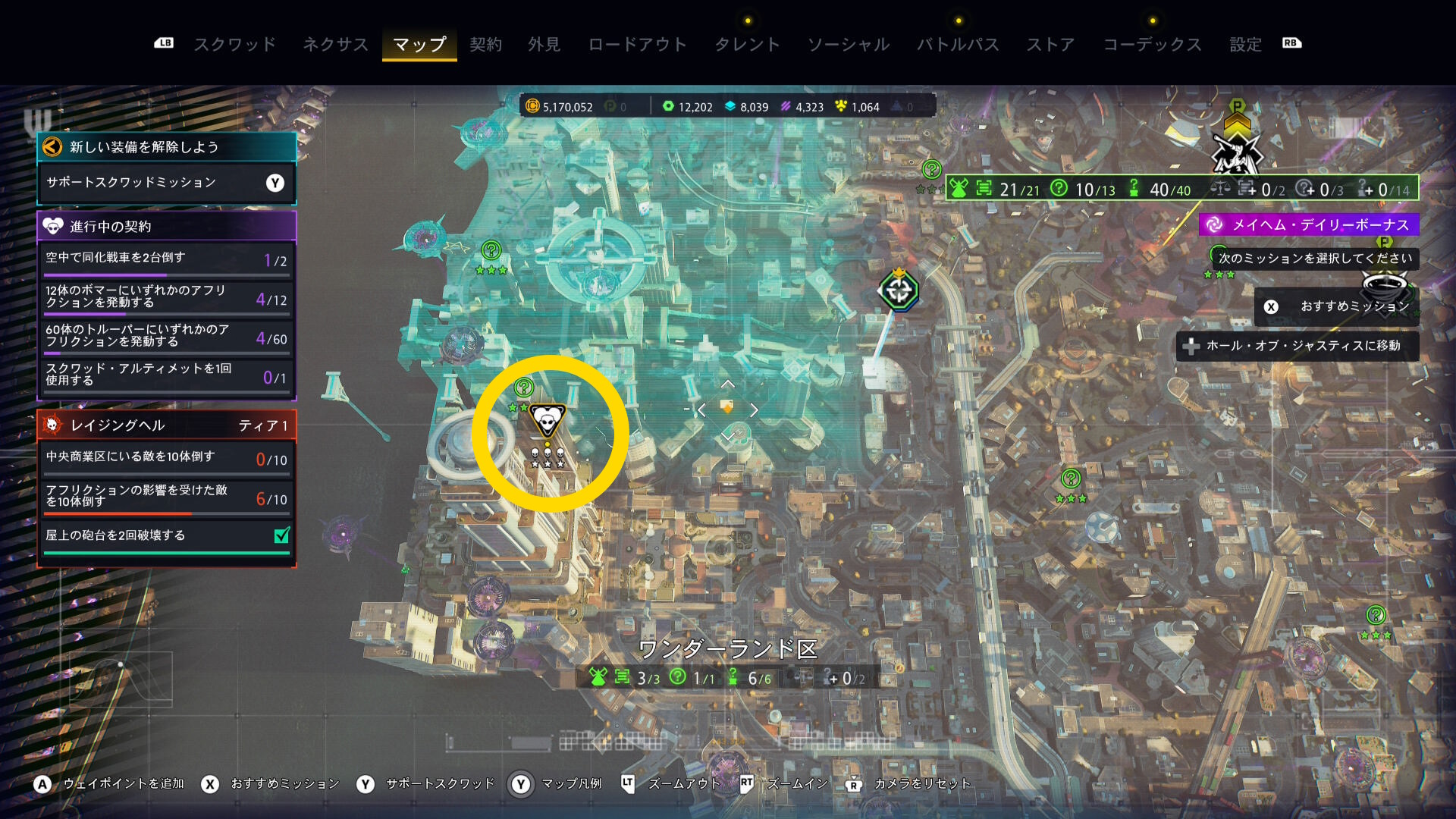Open the ネクサス tab
The image size is (1456, 819).
point(335,45)
